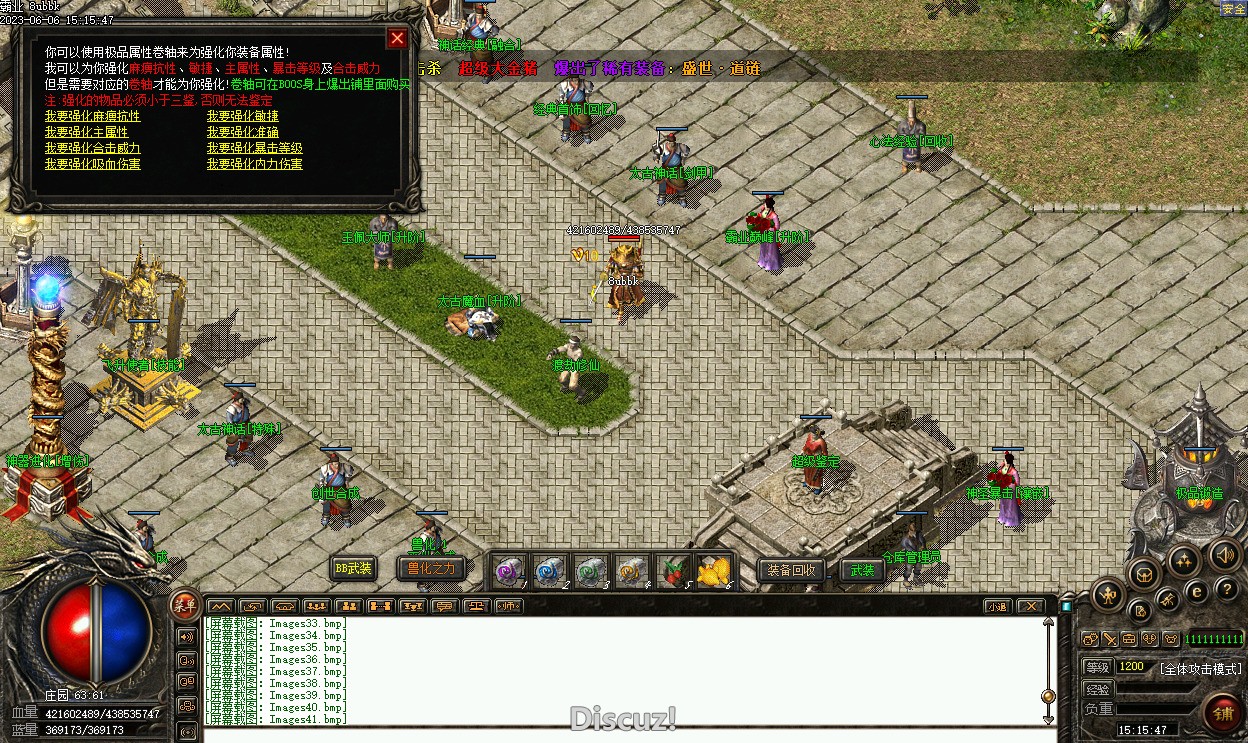Open the BB武装 panel
Screen dimensions: 1248x743
click(x=354, y=569)
